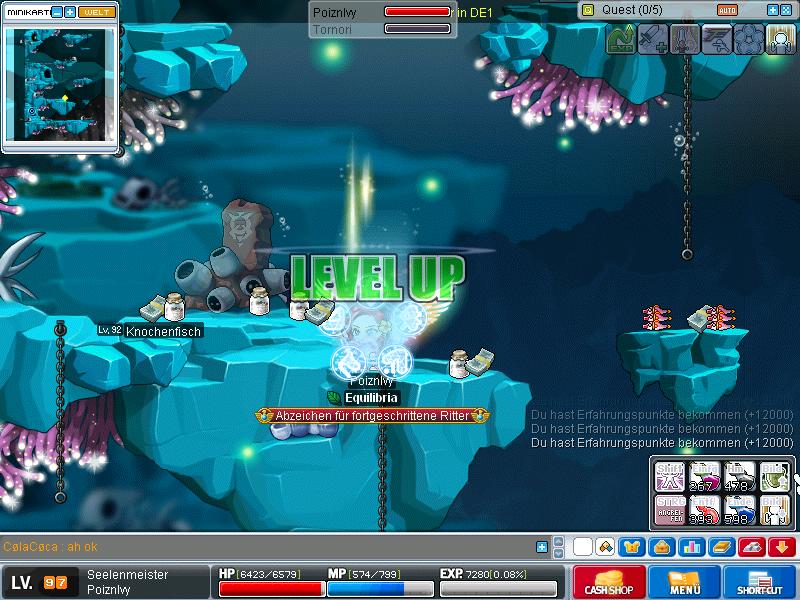The width and height of the screenshot is (800, 600).
Task: Click the WELT world map button
Action: [96, 12]
